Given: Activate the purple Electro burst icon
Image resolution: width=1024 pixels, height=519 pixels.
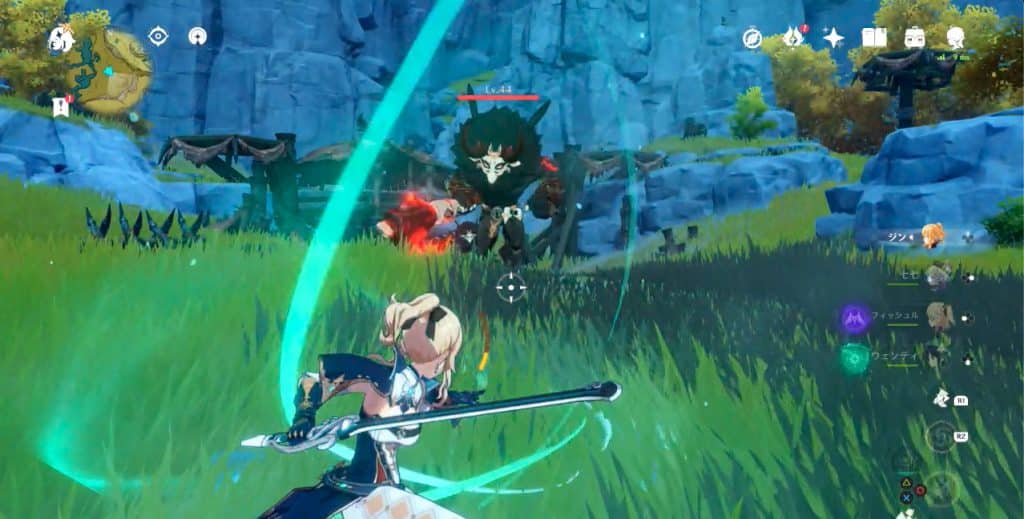Looking at the screenshot, I should pyautogui.click(x=854, y=319).
